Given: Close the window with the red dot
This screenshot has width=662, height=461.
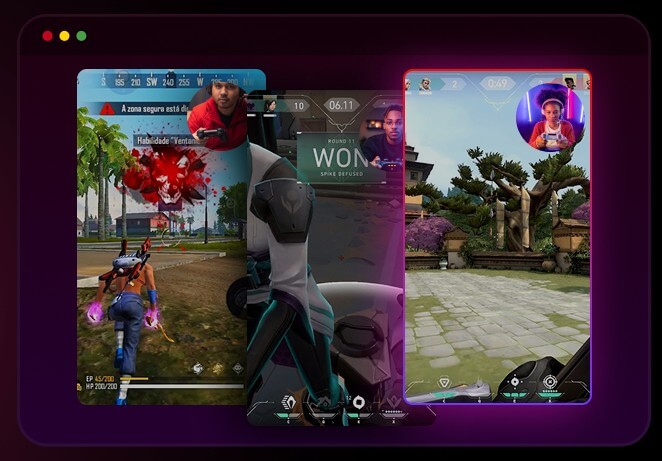Looking at the screenshot, I should coord(47,36).
